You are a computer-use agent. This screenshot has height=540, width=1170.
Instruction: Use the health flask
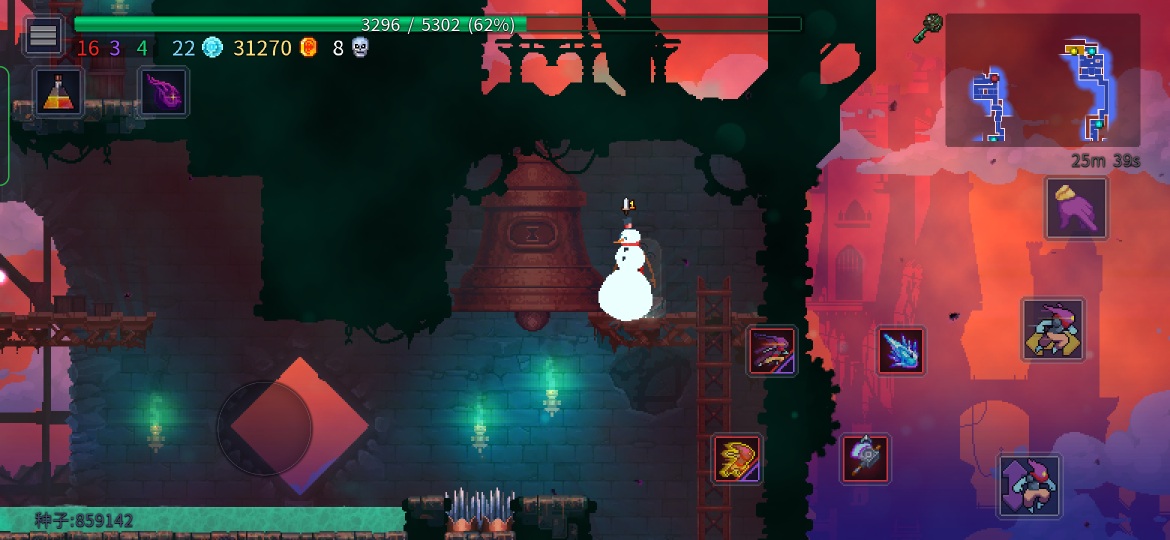click(58, 92)
